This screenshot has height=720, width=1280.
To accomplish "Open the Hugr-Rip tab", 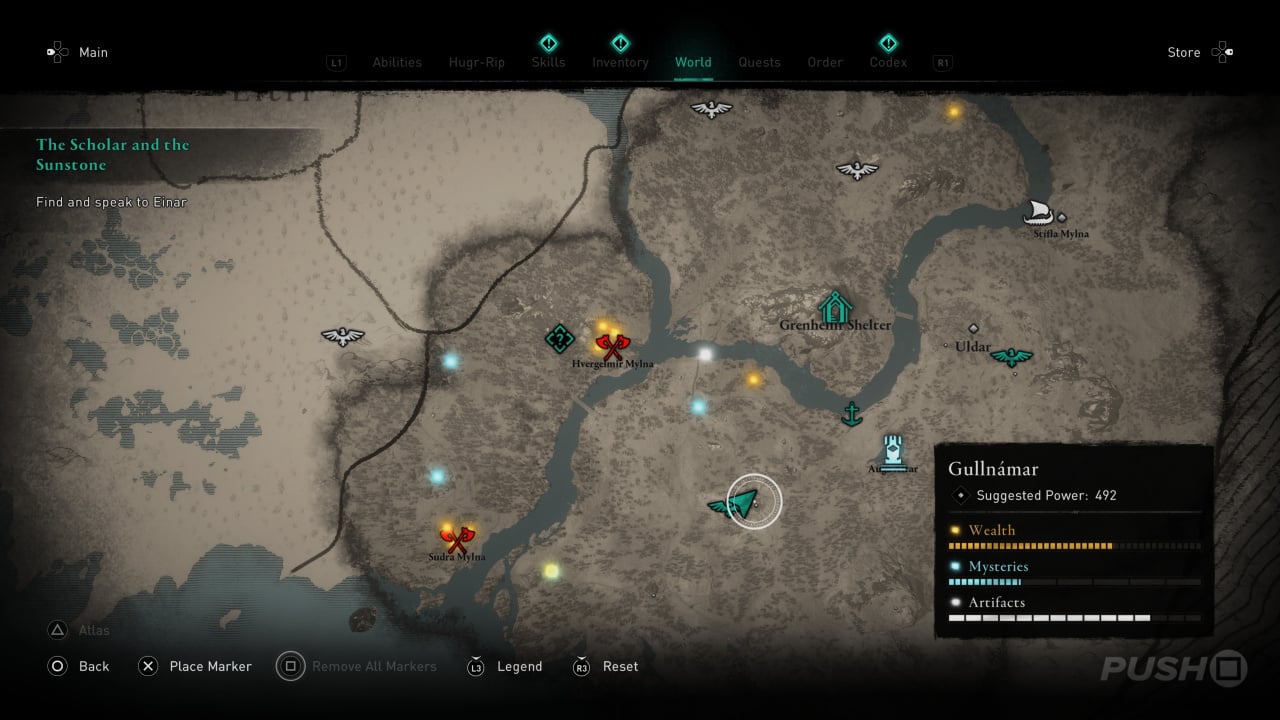I will [477, 62].
